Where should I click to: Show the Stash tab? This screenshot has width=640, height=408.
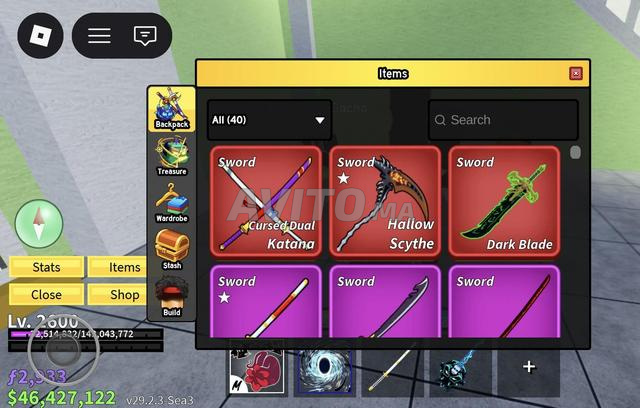(171, 250)
